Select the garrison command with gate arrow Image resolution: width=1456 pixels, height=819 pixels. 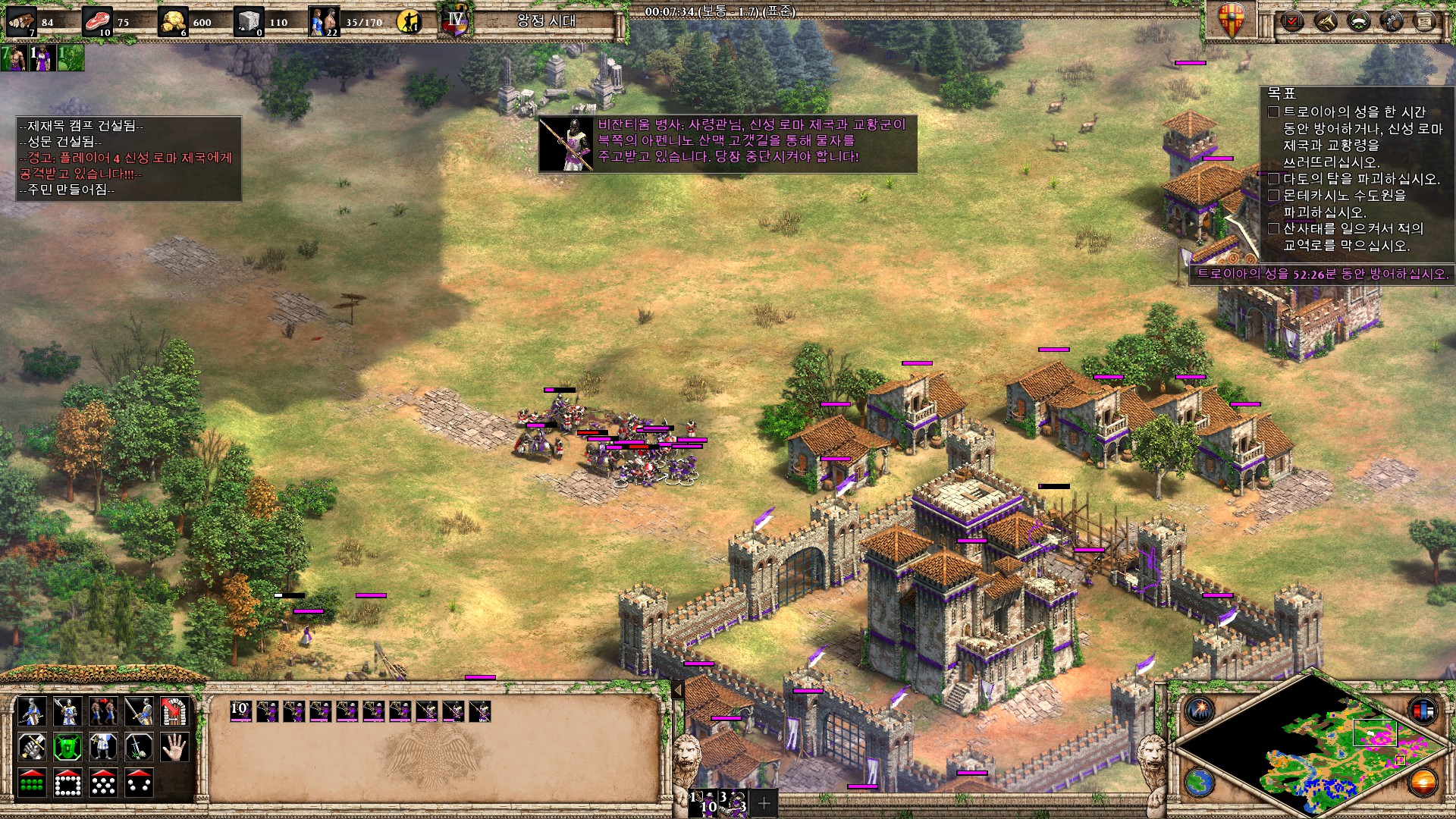[174, 712]
